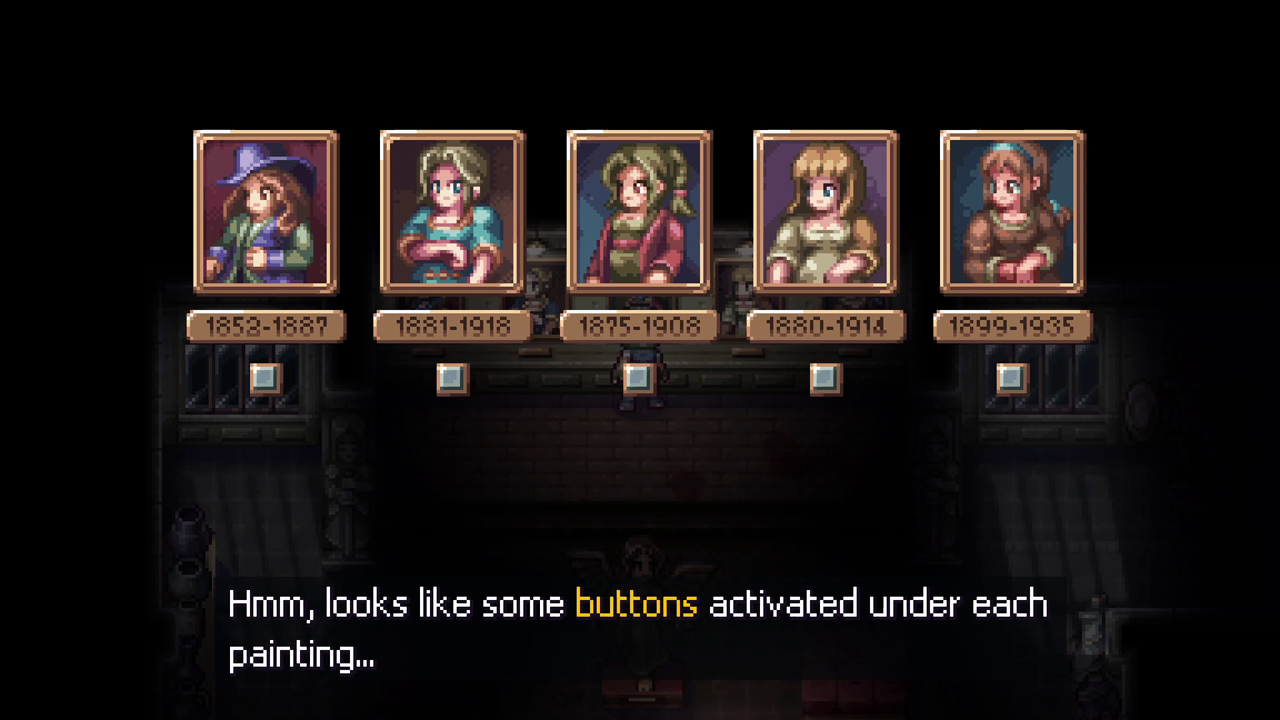Advance the dialogue text box
Viewport: 1280px width, 720px height.
(x=640, y=630)
